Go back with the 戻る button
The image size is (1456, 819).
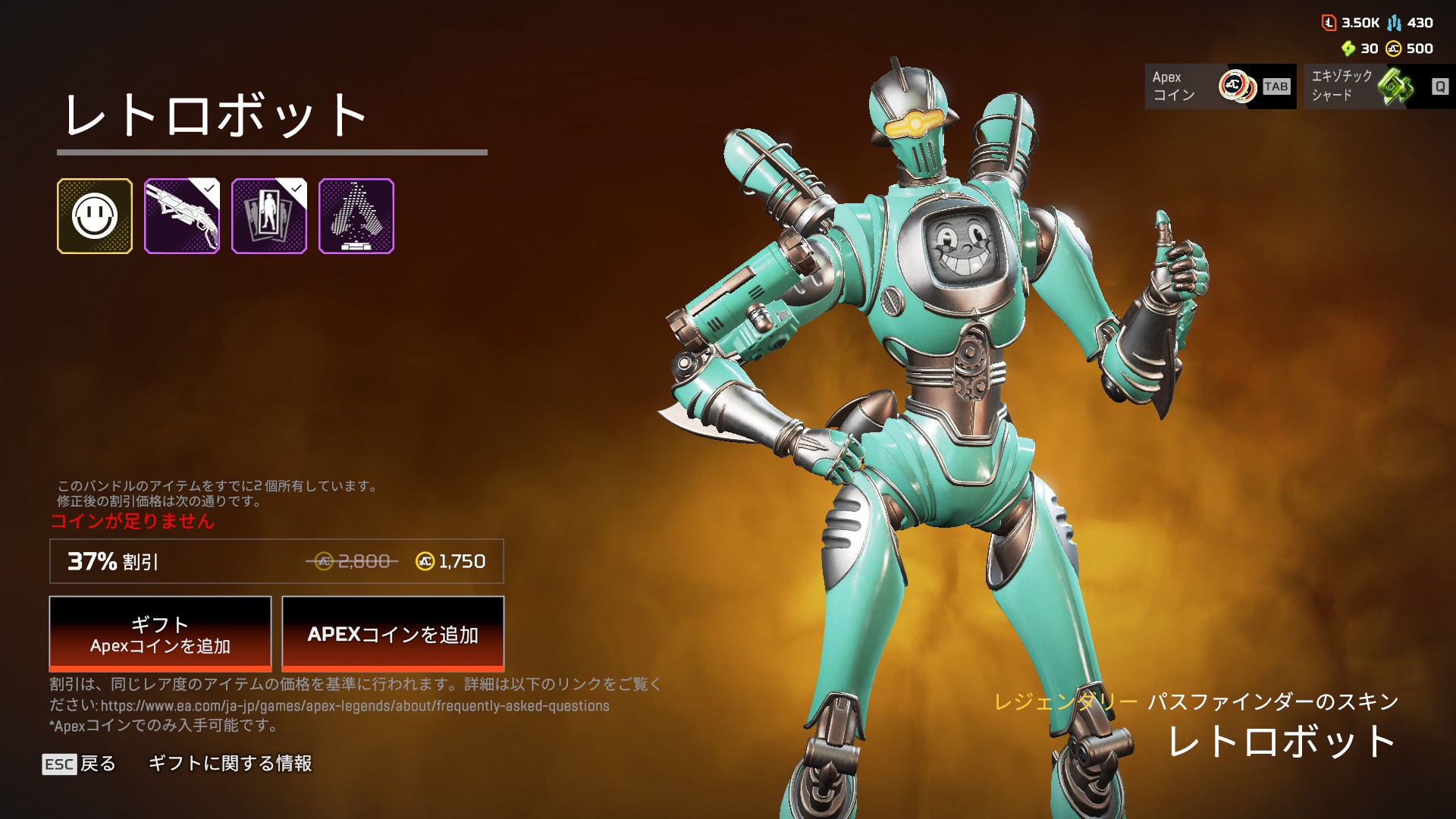(80, 764)
